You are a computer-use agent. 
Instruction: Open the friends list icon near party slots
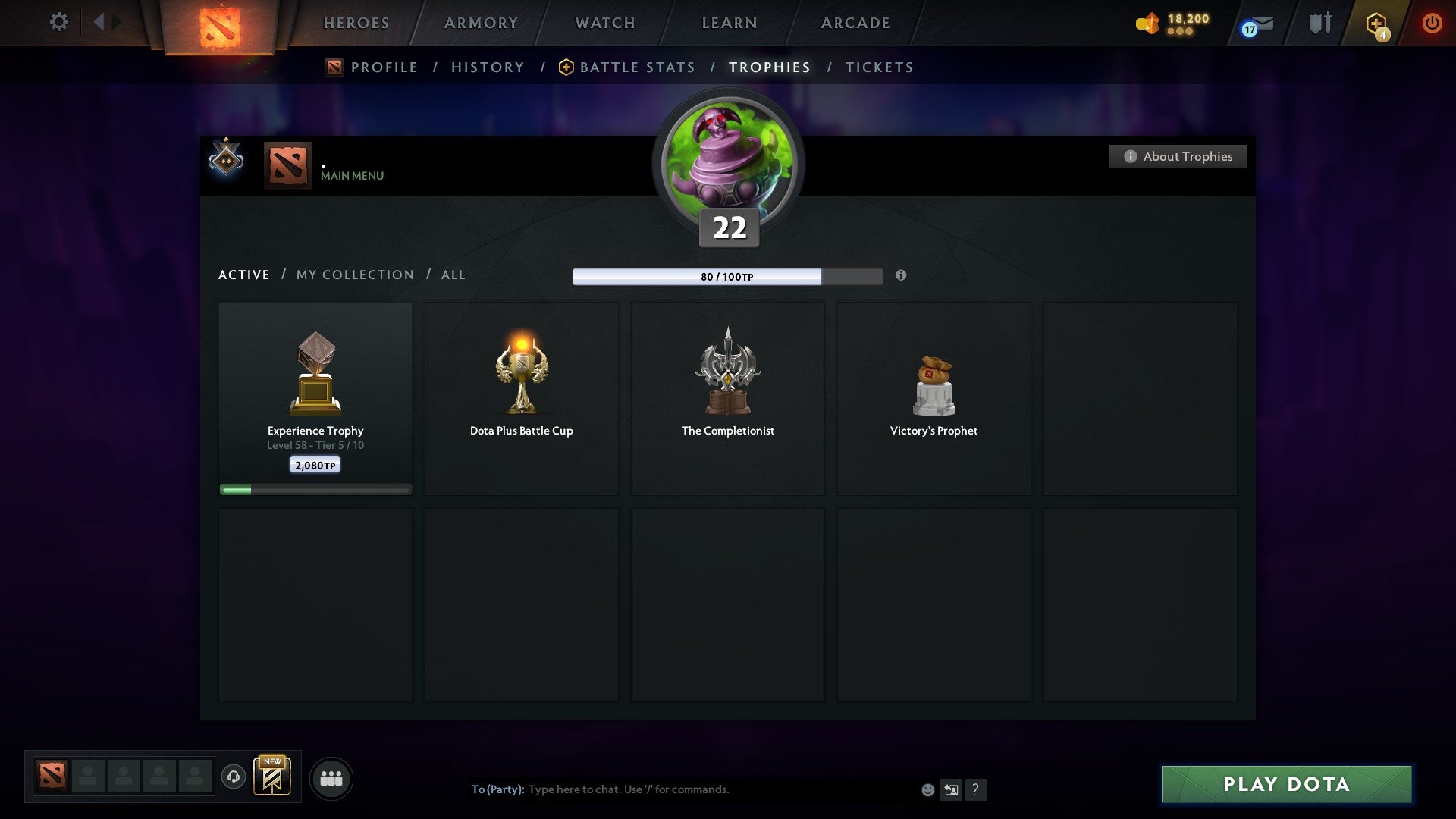coord(331,777)
